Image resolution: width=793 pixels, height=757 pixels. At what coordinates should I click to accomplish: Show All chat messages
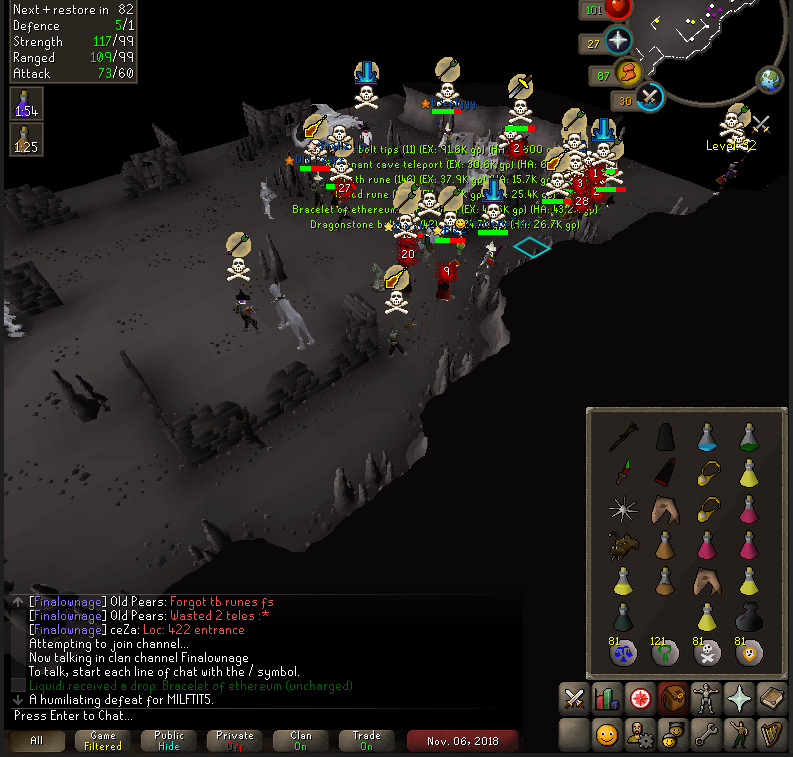(x=35, y=741)
